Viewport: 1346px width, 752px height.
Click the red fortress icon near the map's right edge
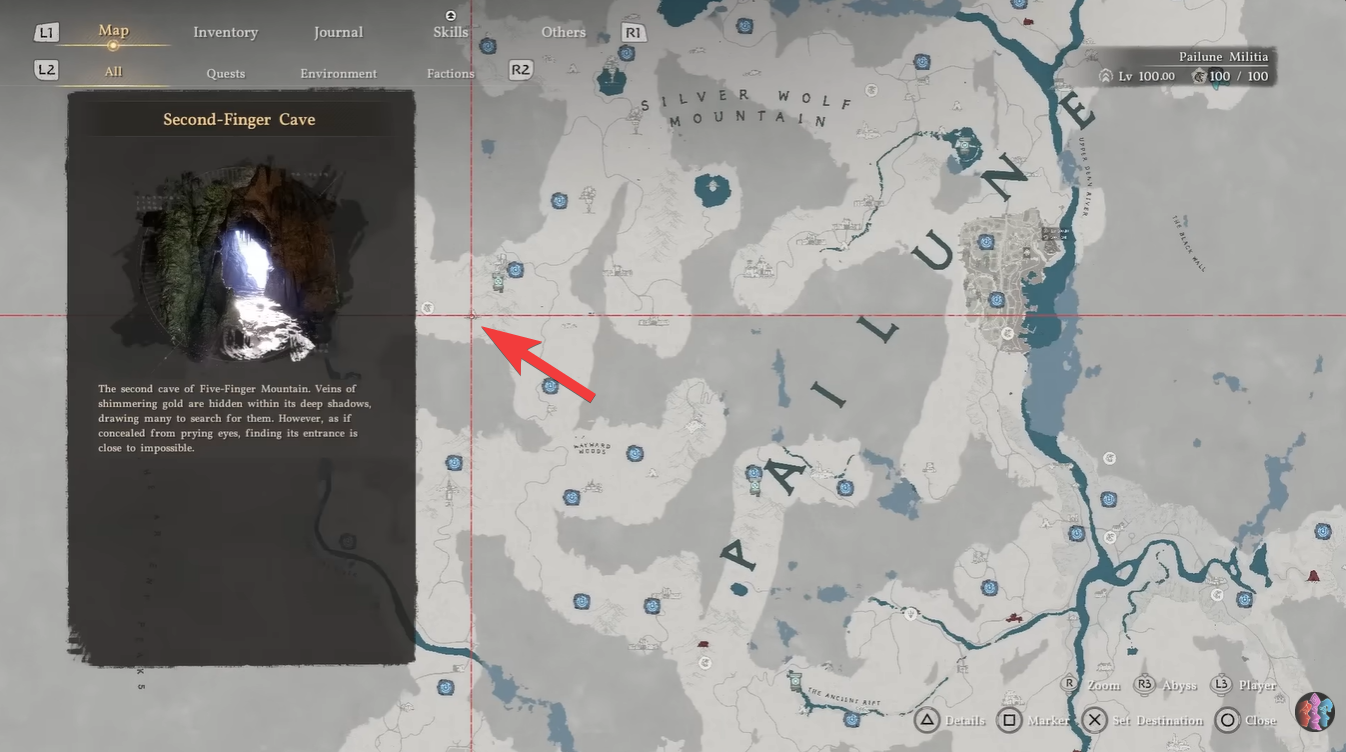pyautogui.click(x=1313, y=576)
